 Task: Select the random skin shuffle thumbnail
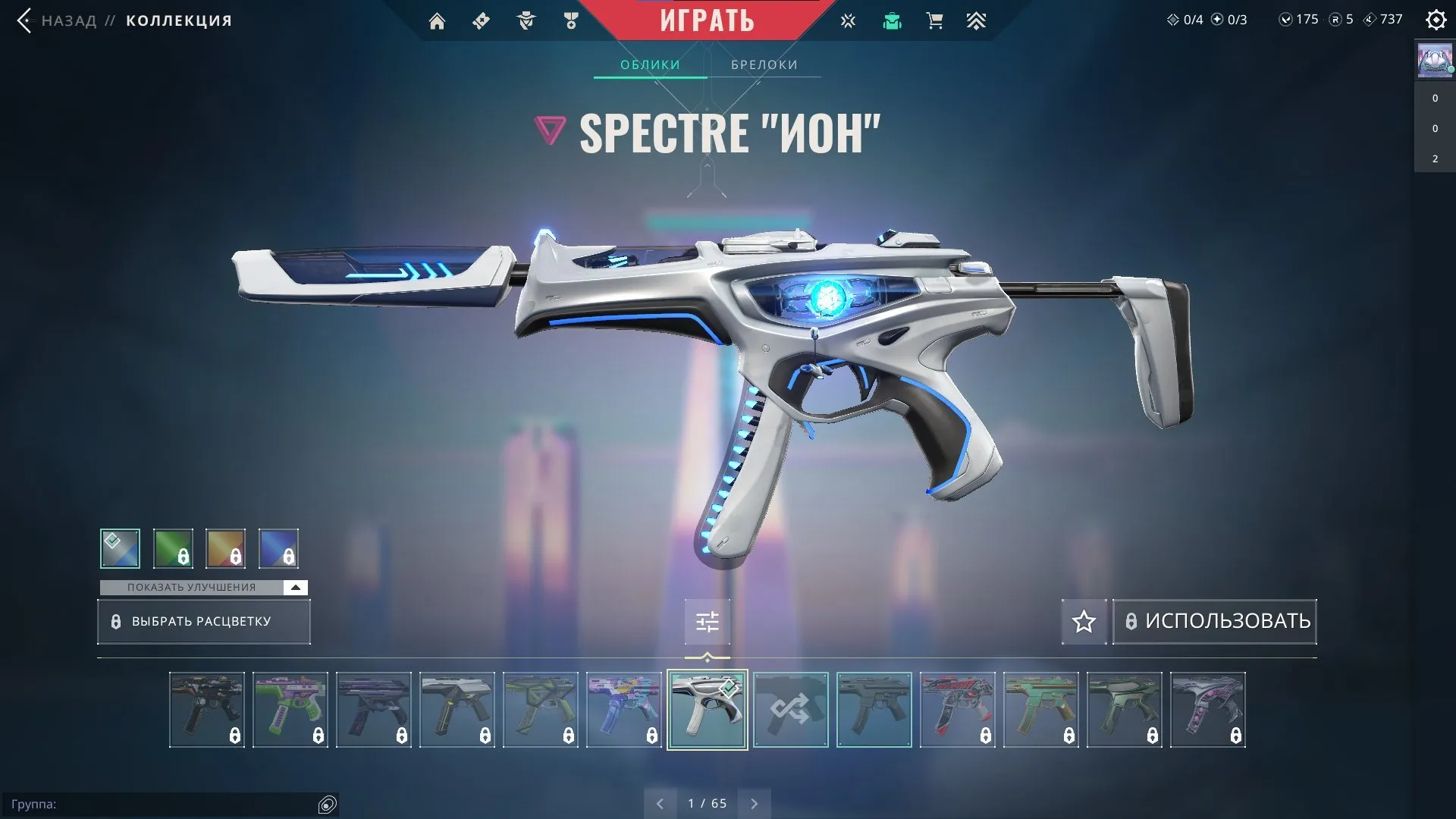[x=790, y=710]
